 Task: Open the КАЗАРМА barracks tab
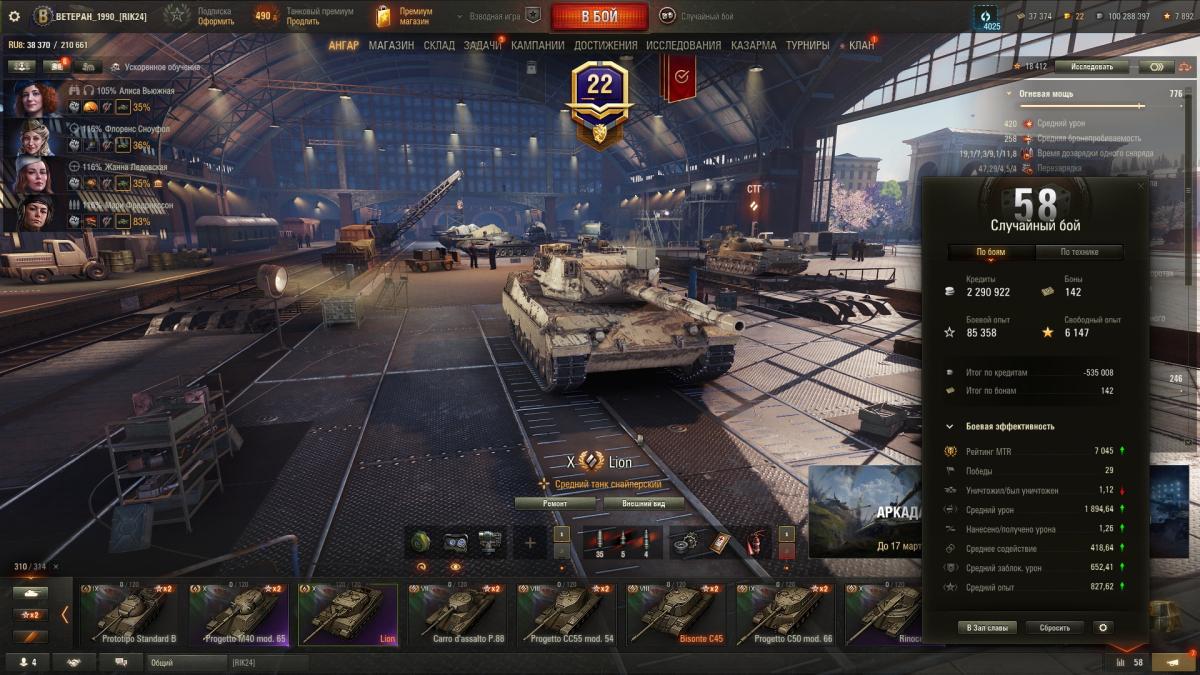(x=753, y=45)
